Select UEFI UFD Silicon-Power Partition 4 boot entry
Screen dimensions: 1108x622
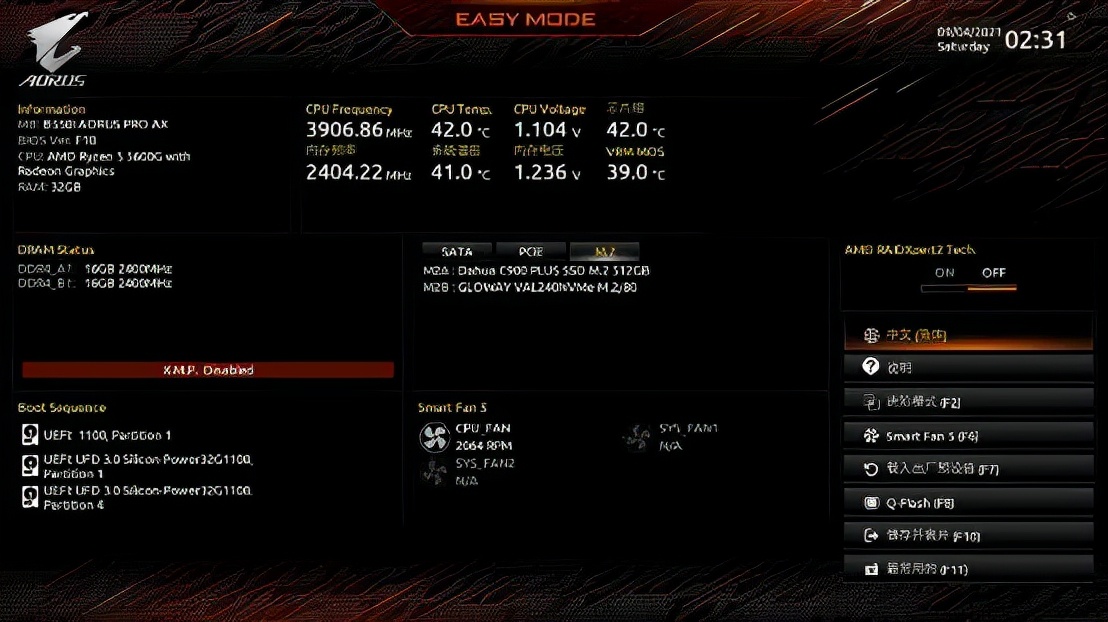point(147,498)
